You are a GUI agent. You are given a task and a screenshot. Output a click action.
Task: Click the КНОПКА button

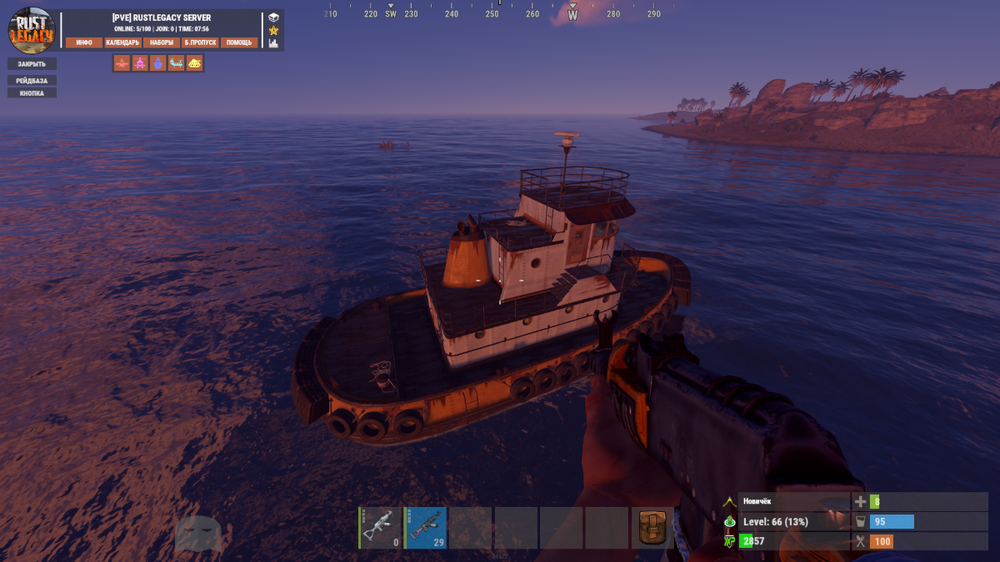coord(32,93)
